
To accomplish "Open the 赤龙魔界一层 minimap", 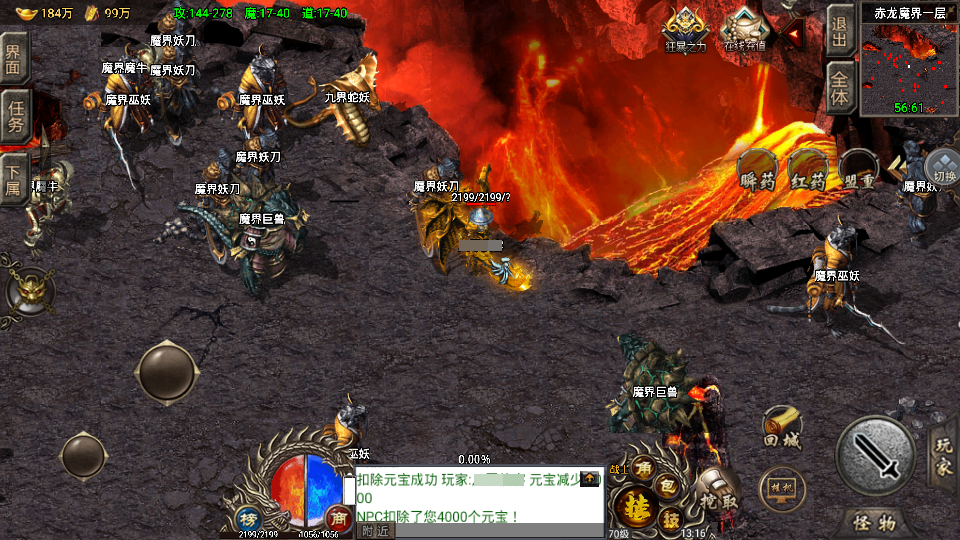I will 909,65.
